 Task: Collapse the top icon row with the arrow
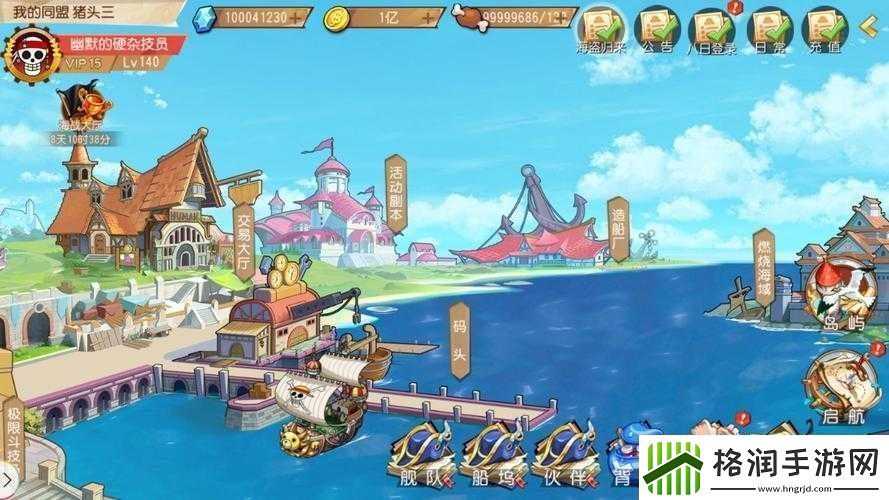[x=872, y=27]
